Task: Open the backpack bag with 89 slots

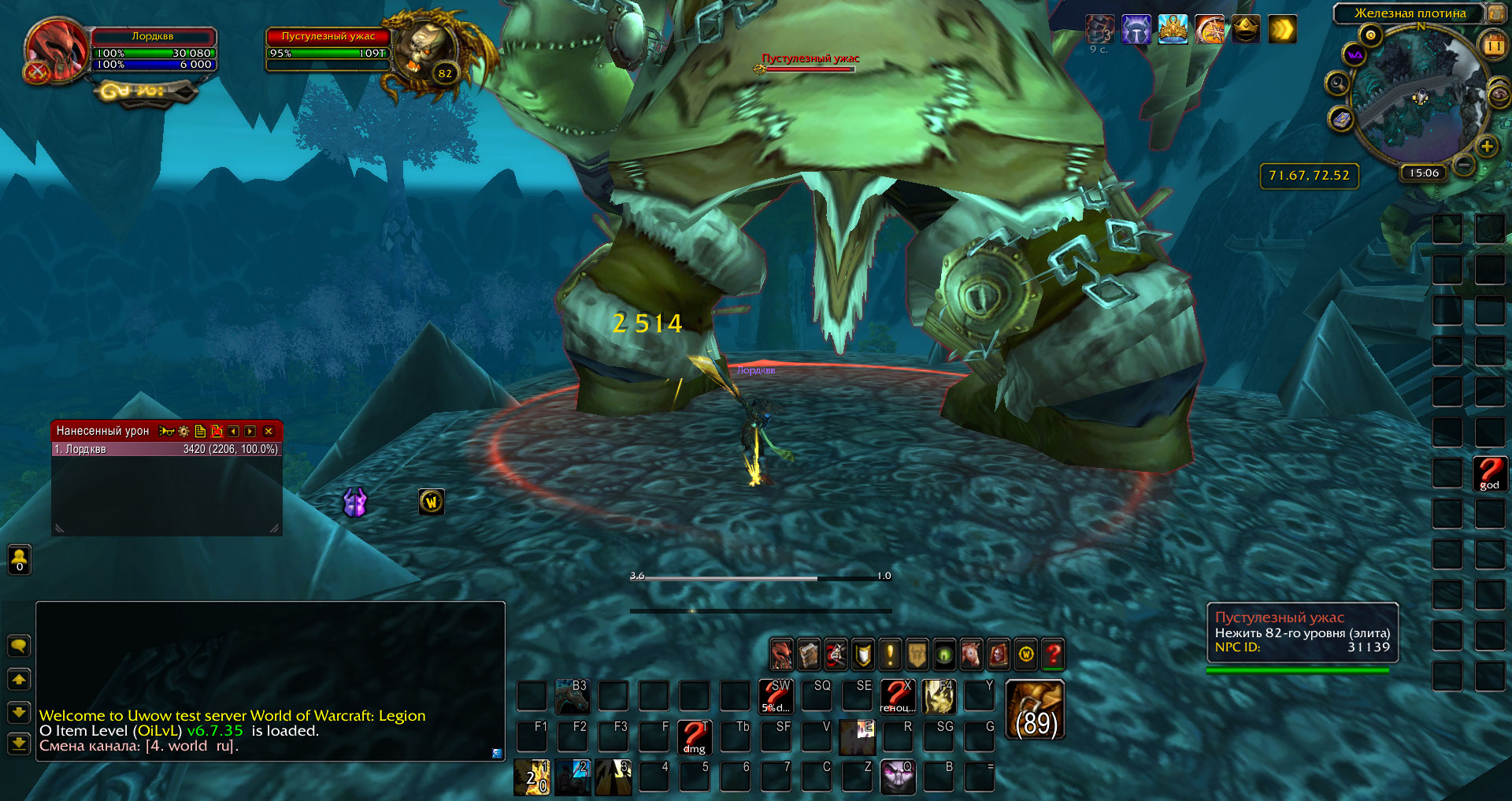Action: (x=1035, y=710)
